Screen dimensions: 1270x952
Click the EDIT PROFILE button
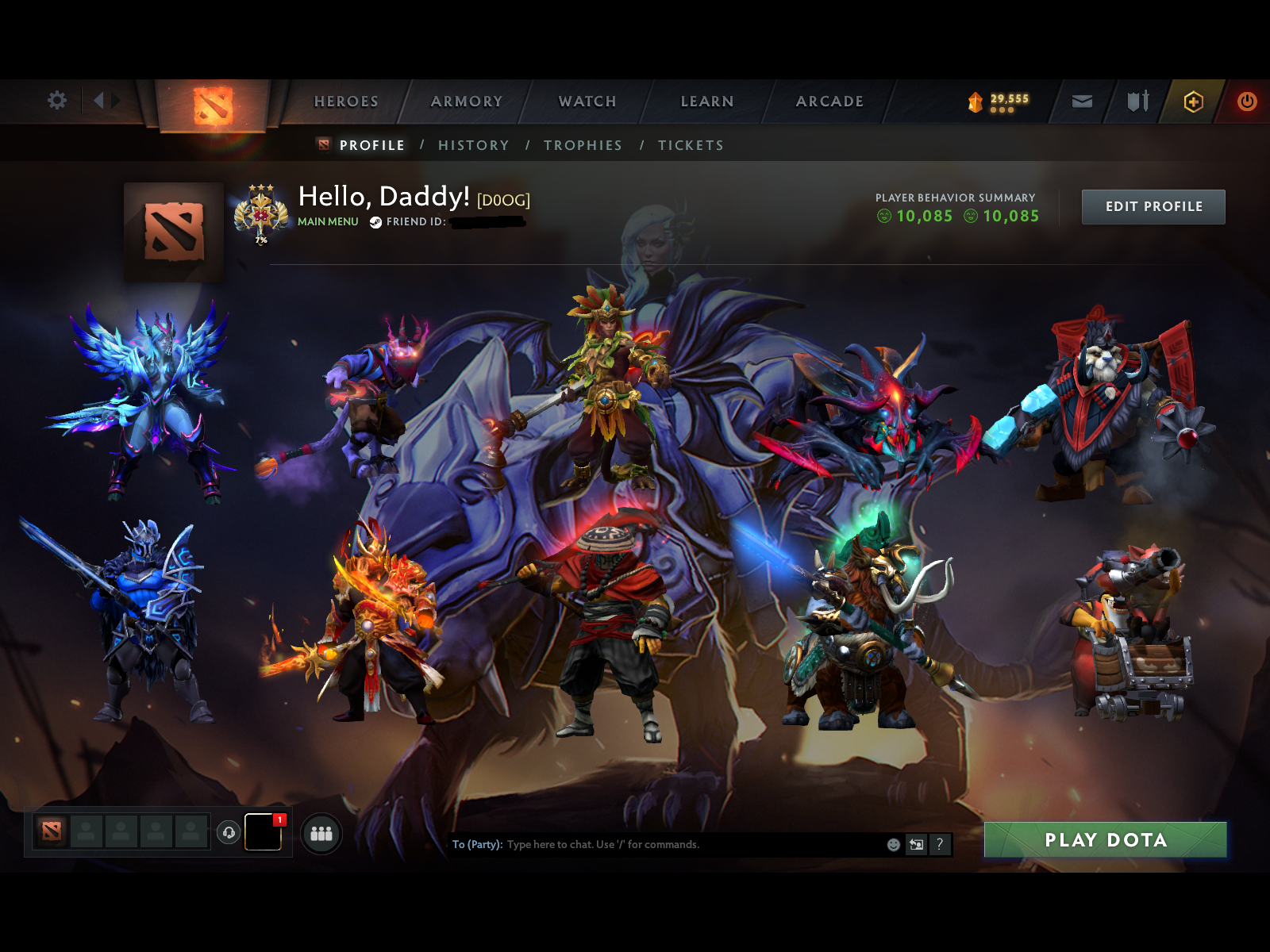click(x=1153, y=206)
